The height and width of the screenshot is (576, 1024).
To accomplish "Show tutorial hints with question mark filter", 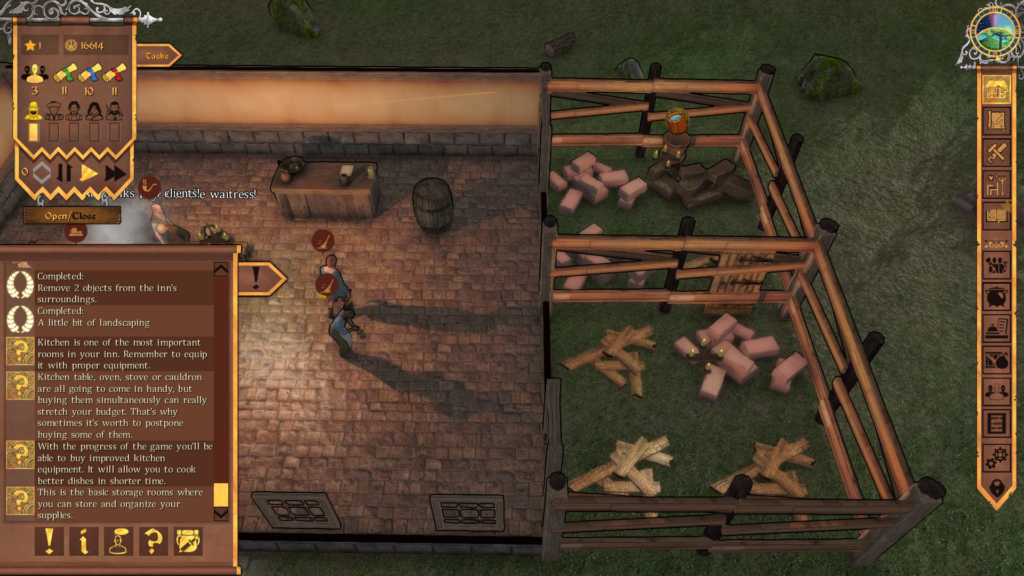I will [x=153, y=542].
